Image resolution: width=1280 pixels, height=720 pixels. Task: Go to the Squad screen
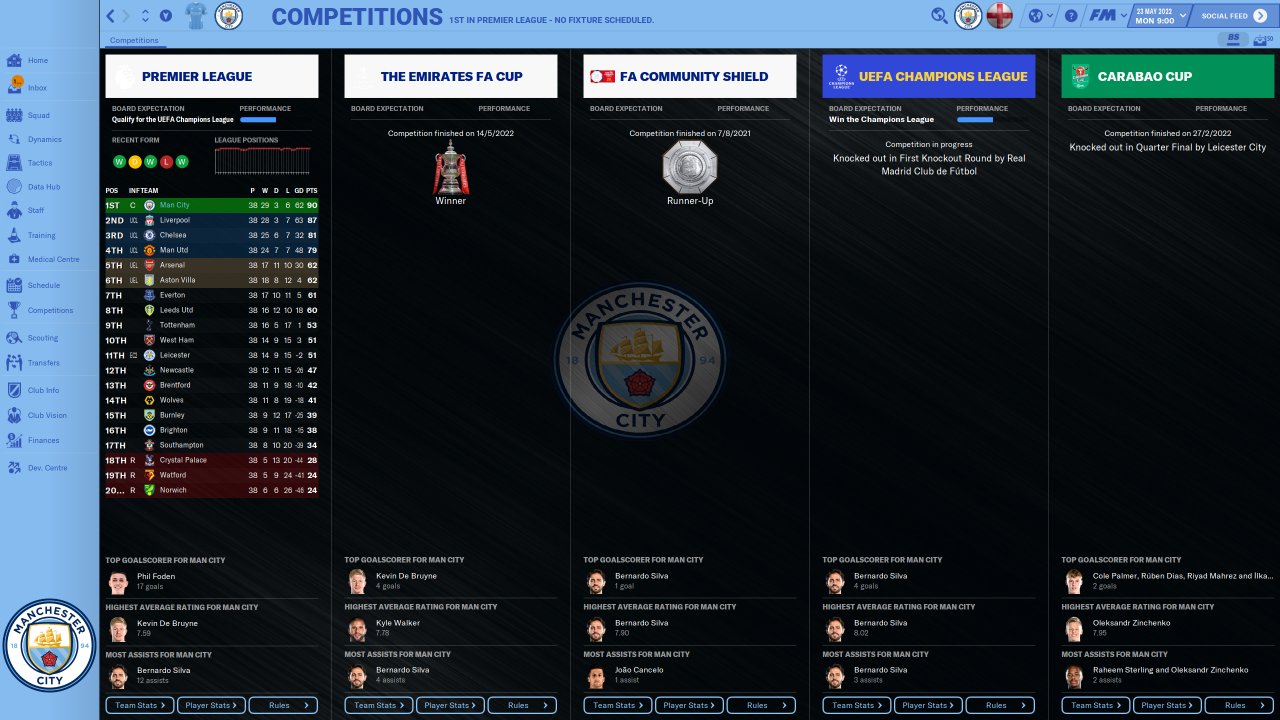[x=38, y=115]
